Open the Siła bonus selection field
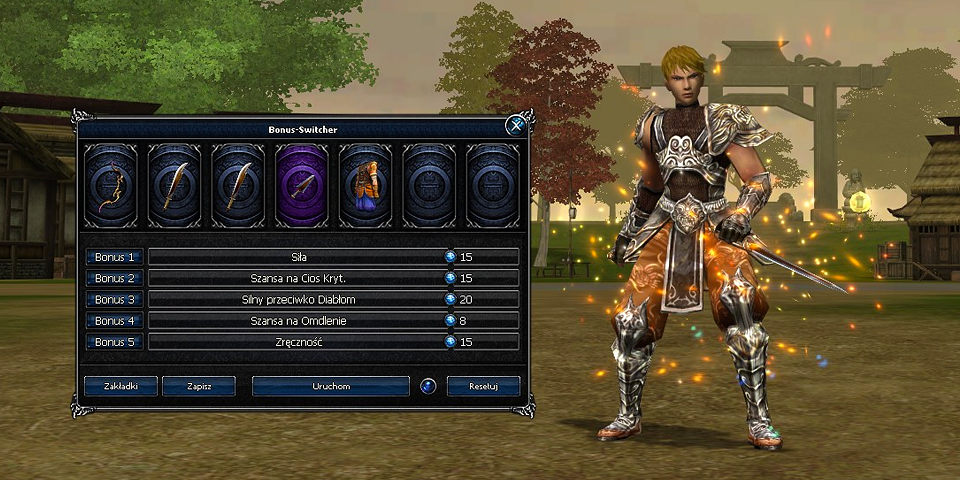The width and height of the screenshot is (960, 480). pyautogui.click(x=298, y=257)
